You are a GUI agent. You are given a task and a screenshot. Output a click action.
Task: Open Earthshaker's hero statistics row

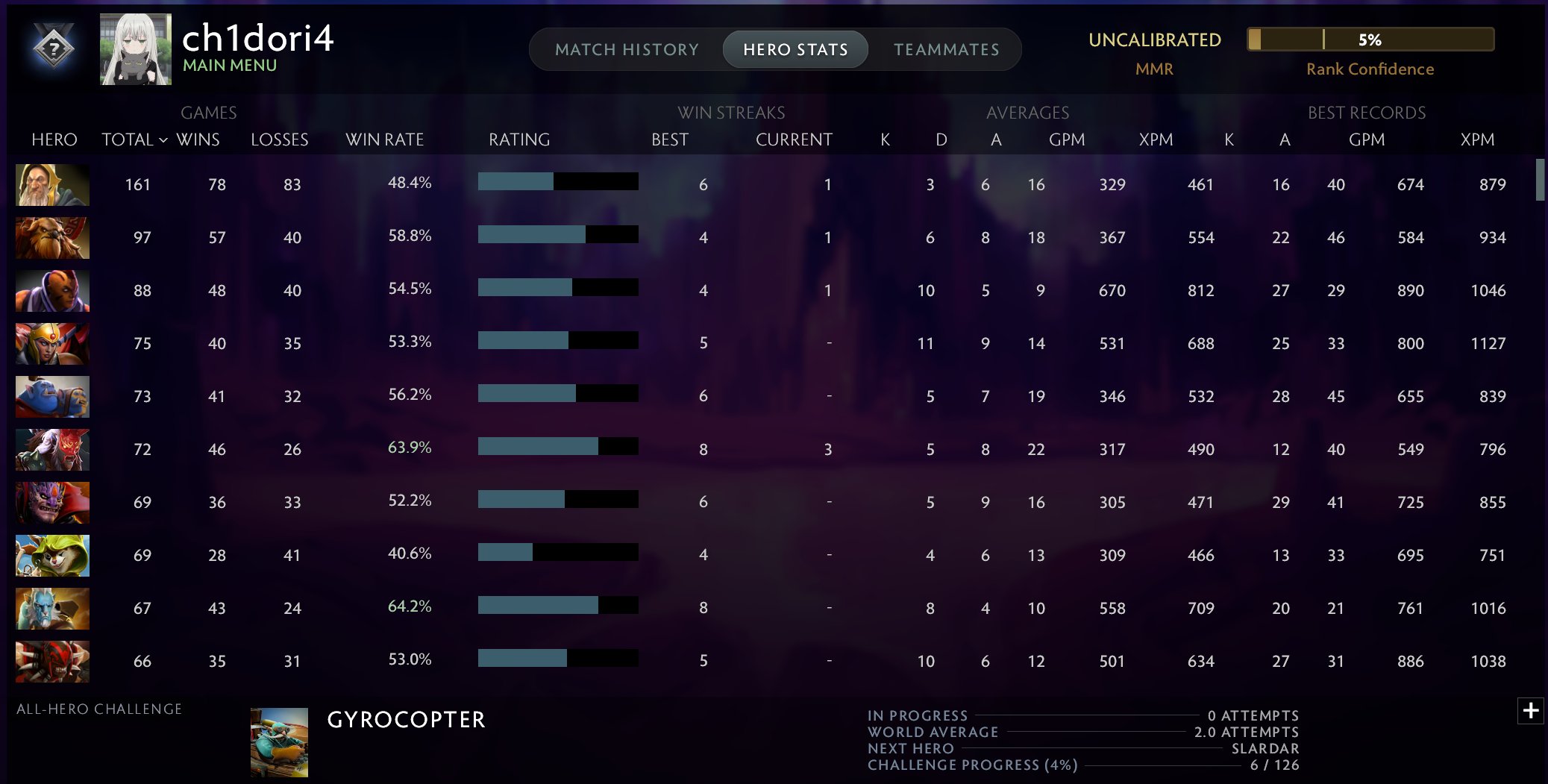51,237
